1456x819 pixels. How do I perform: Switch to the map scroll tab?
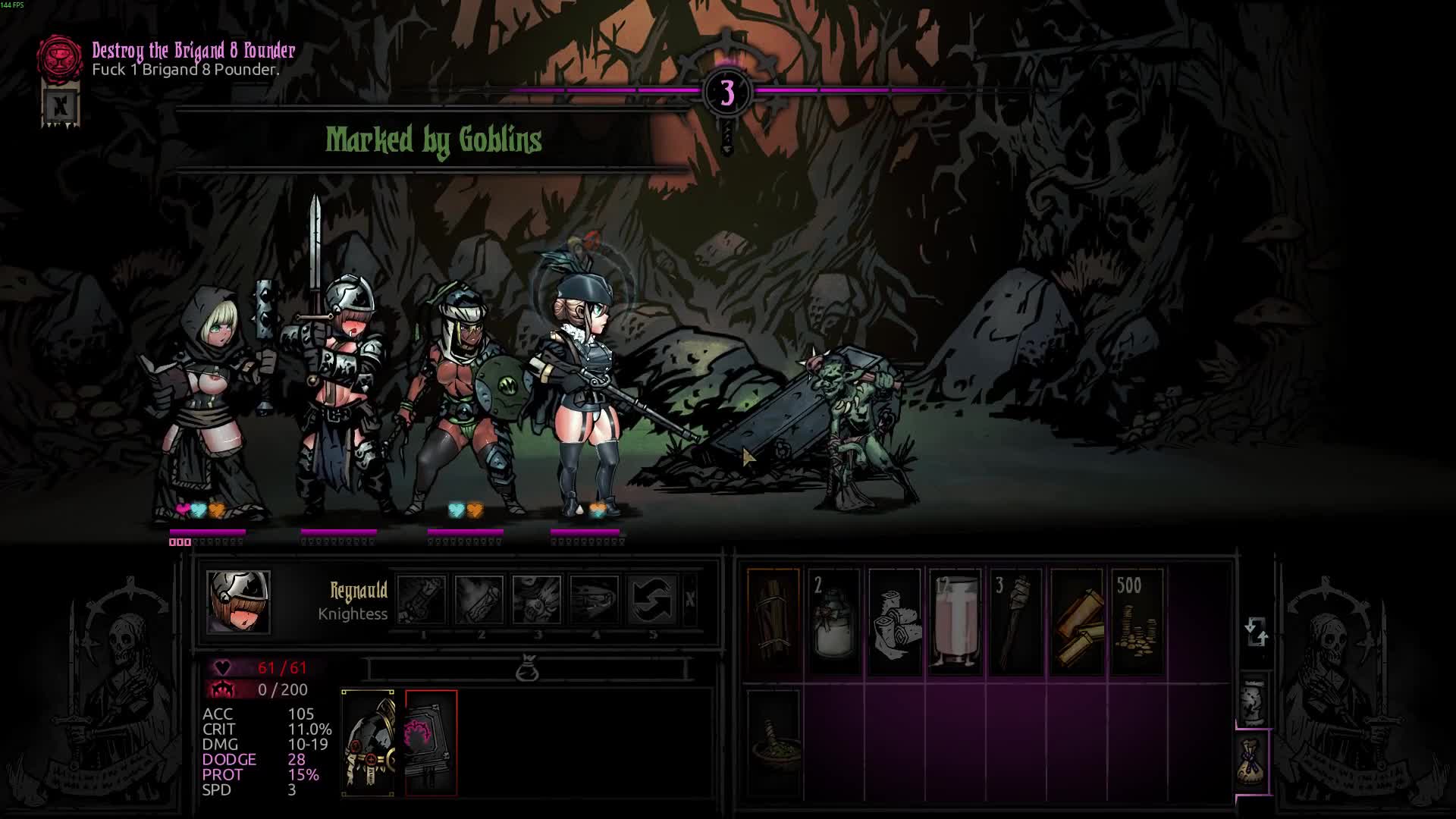(1254, 699)
